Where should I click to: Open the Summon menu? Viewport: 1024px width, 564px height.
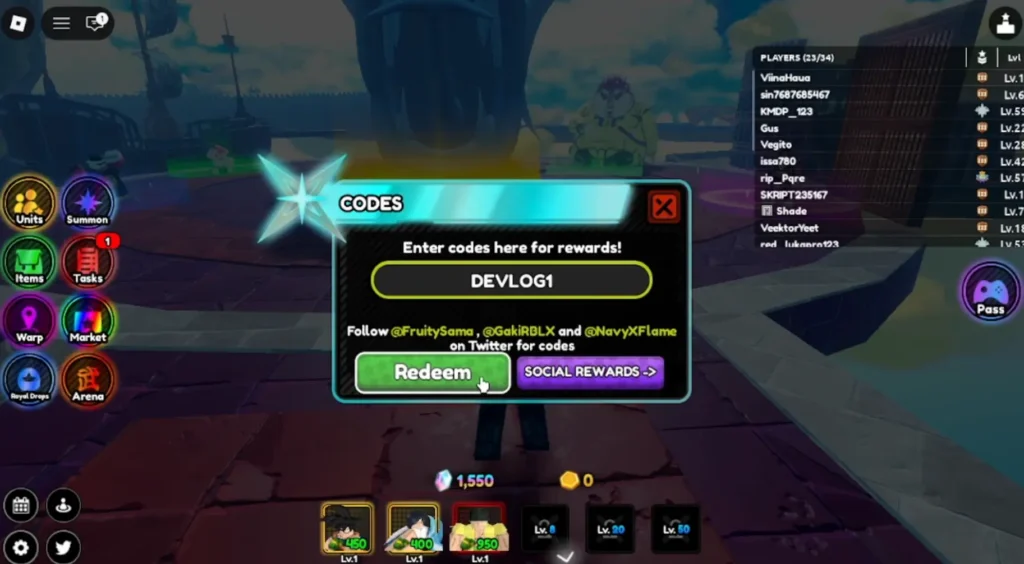[87, 202]
